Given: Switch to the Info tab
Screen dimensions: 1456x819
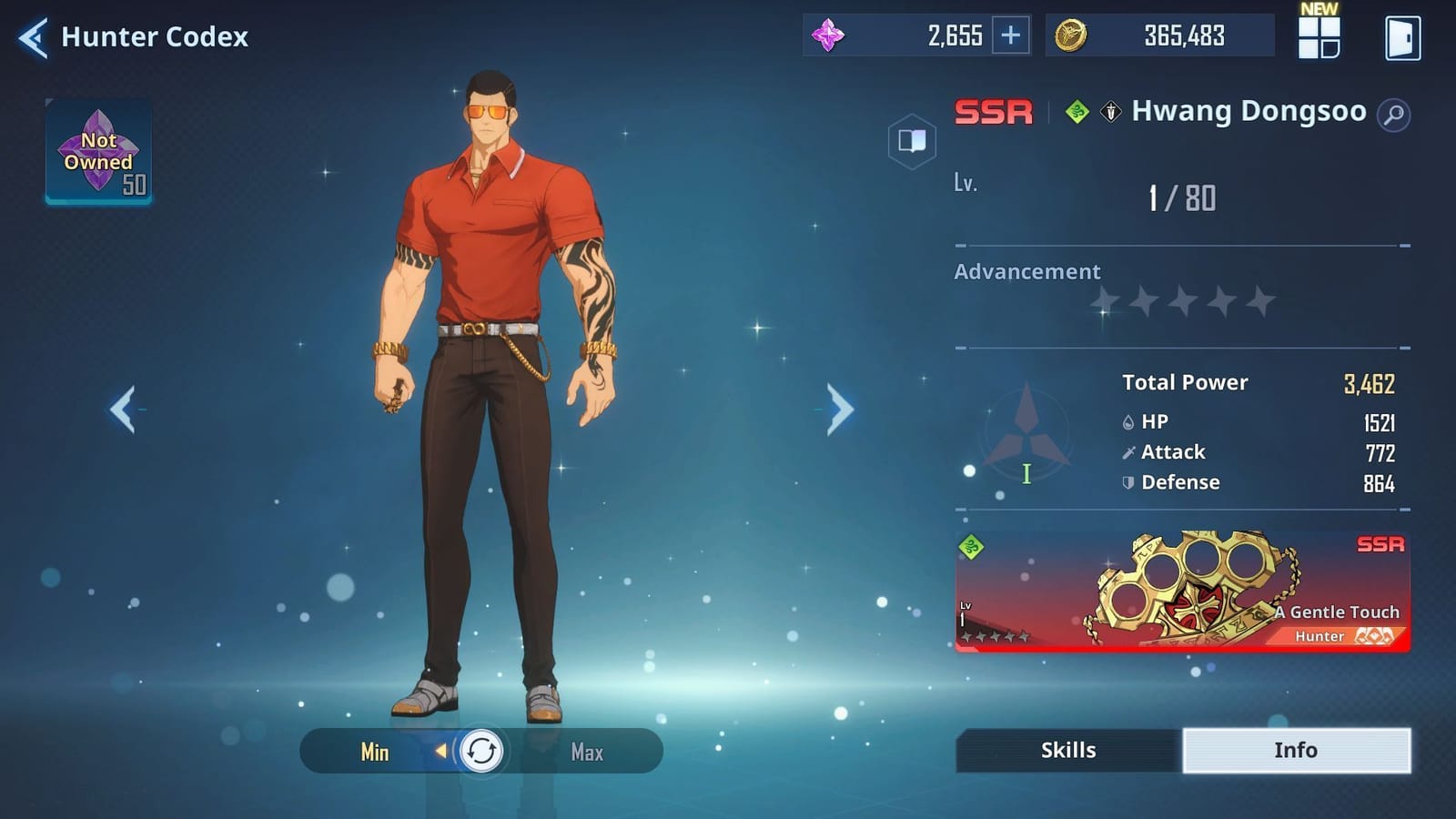Looking at the screenshot, I should [1296, 750].
